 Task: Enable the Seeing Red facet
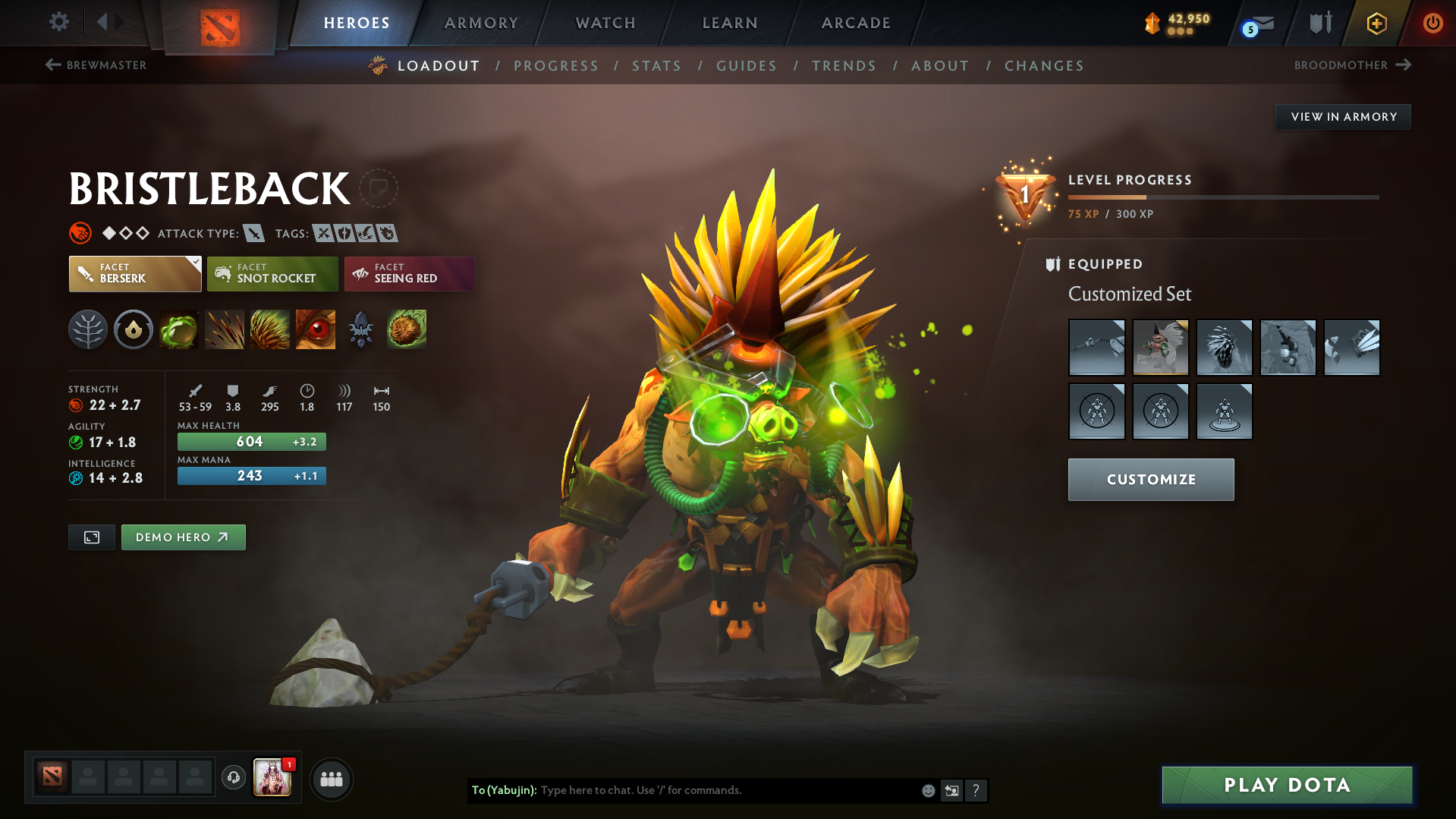click(x=409, y=274)
